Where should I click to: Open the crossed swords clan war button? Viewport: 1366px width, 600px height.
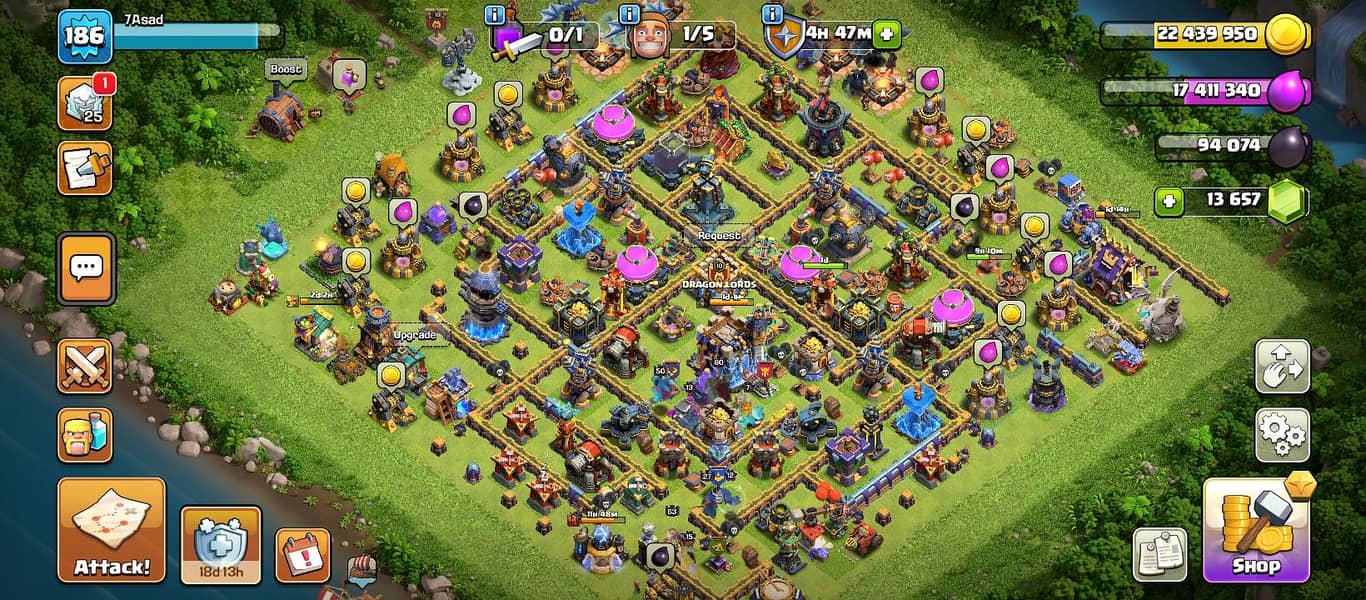85,365
